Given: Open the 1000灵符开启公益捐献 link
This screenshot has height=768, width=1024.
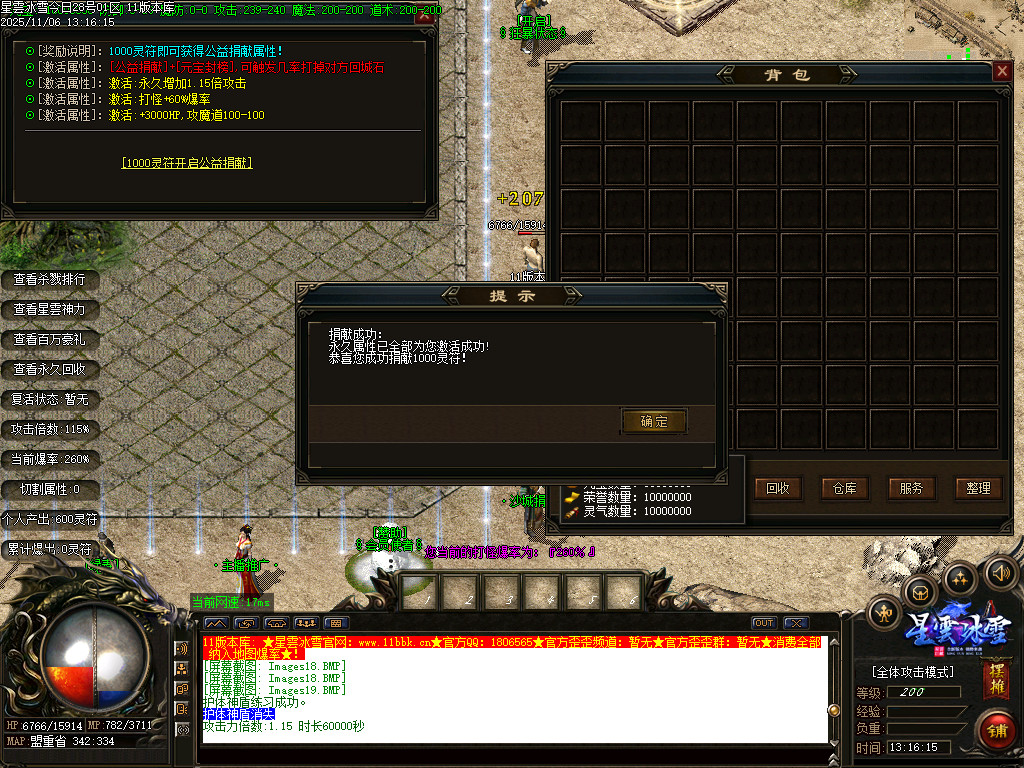Looking at the screenshot, I should point(187,162).
